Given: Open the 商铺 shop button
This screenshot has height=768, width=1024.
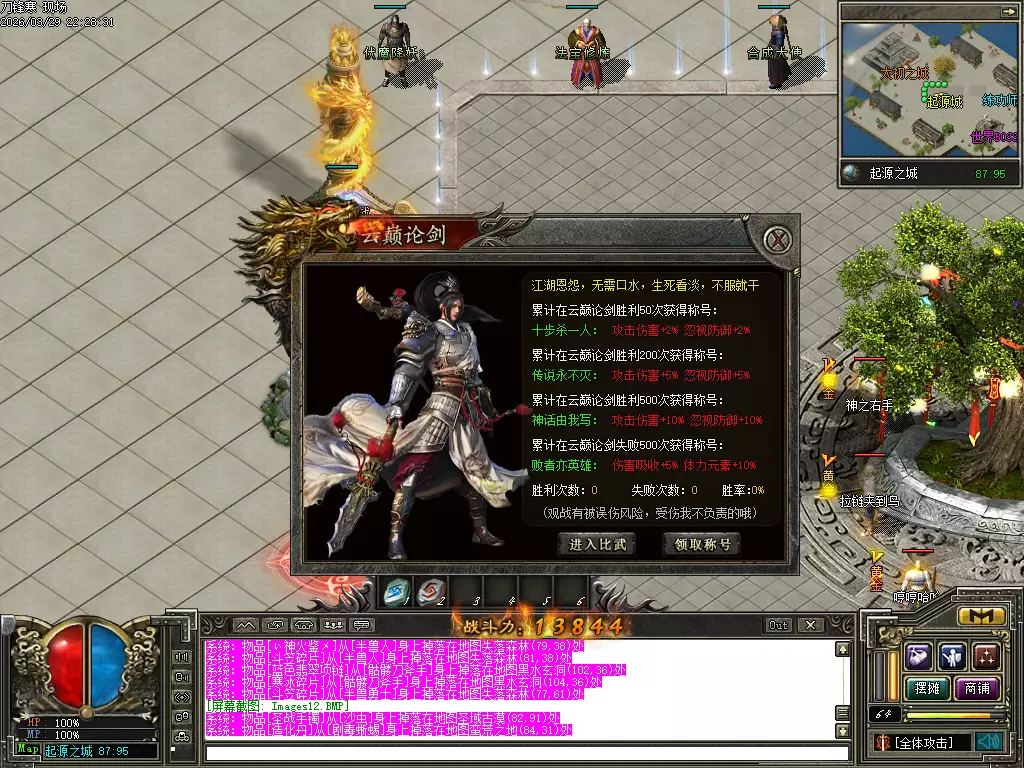Looking at the screenshot, I should click(x=977, y=688).
